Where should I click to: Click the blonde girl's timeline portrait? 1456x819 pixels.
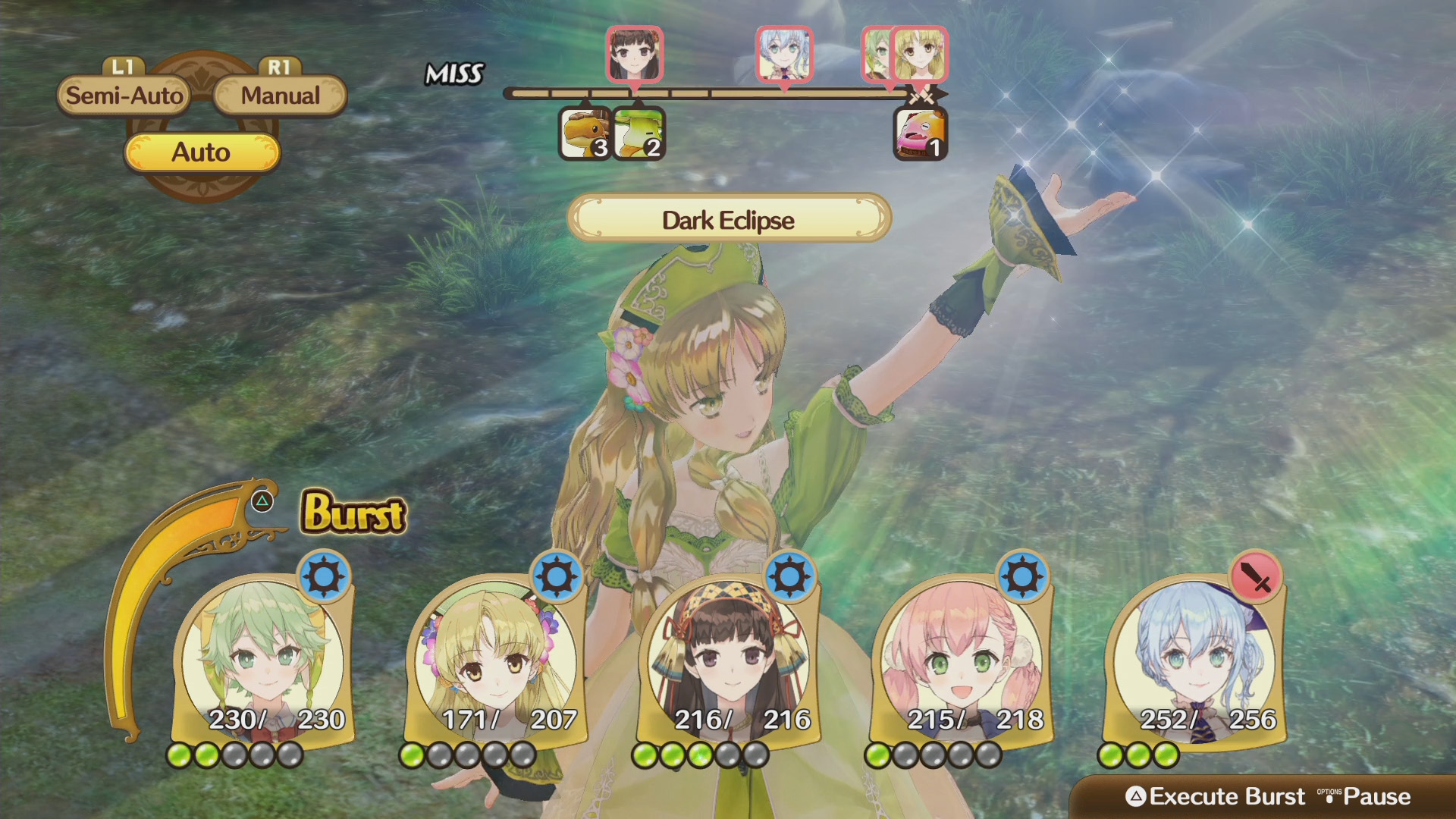[x=919, y=54]
